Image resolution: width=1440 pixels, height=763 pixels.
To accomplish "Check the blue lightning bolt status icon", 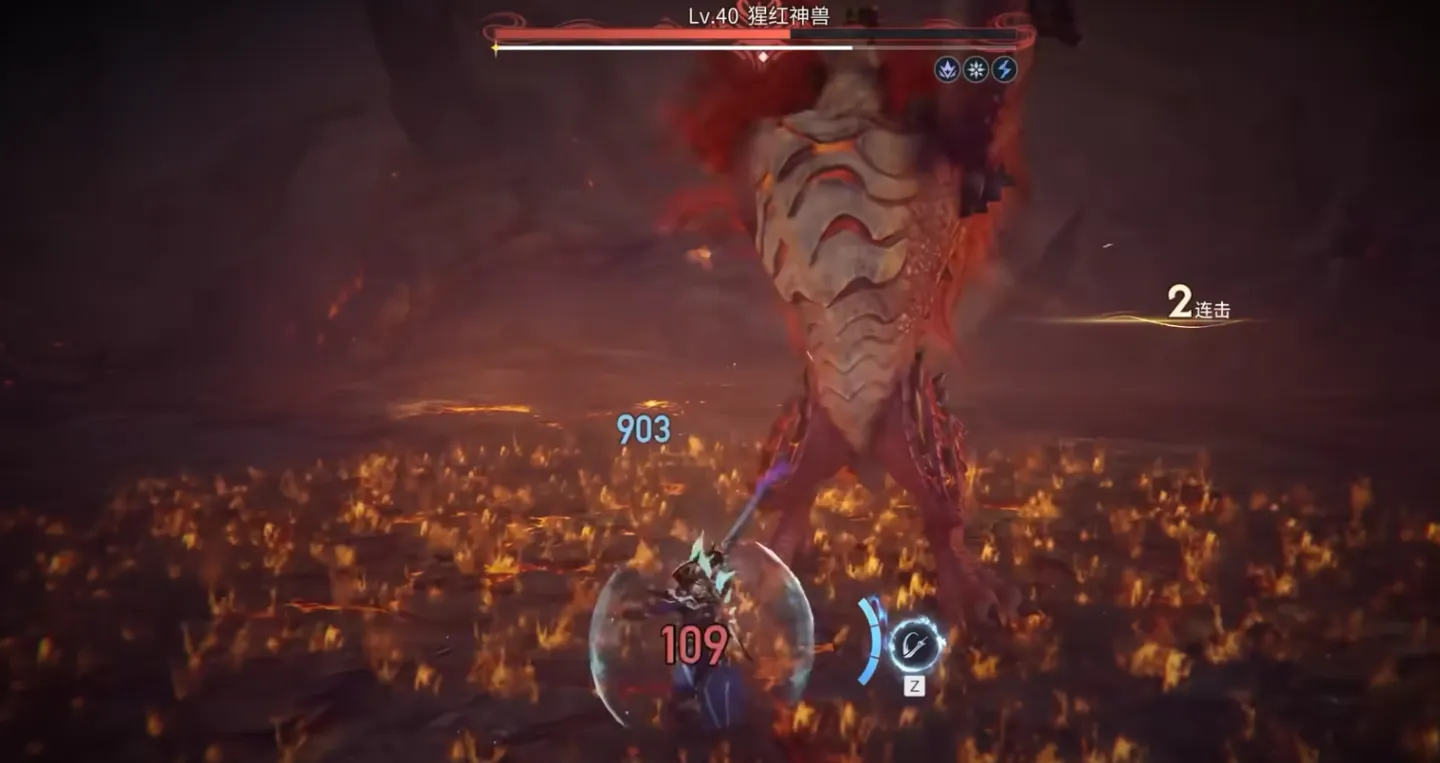I will point(1004,69).
